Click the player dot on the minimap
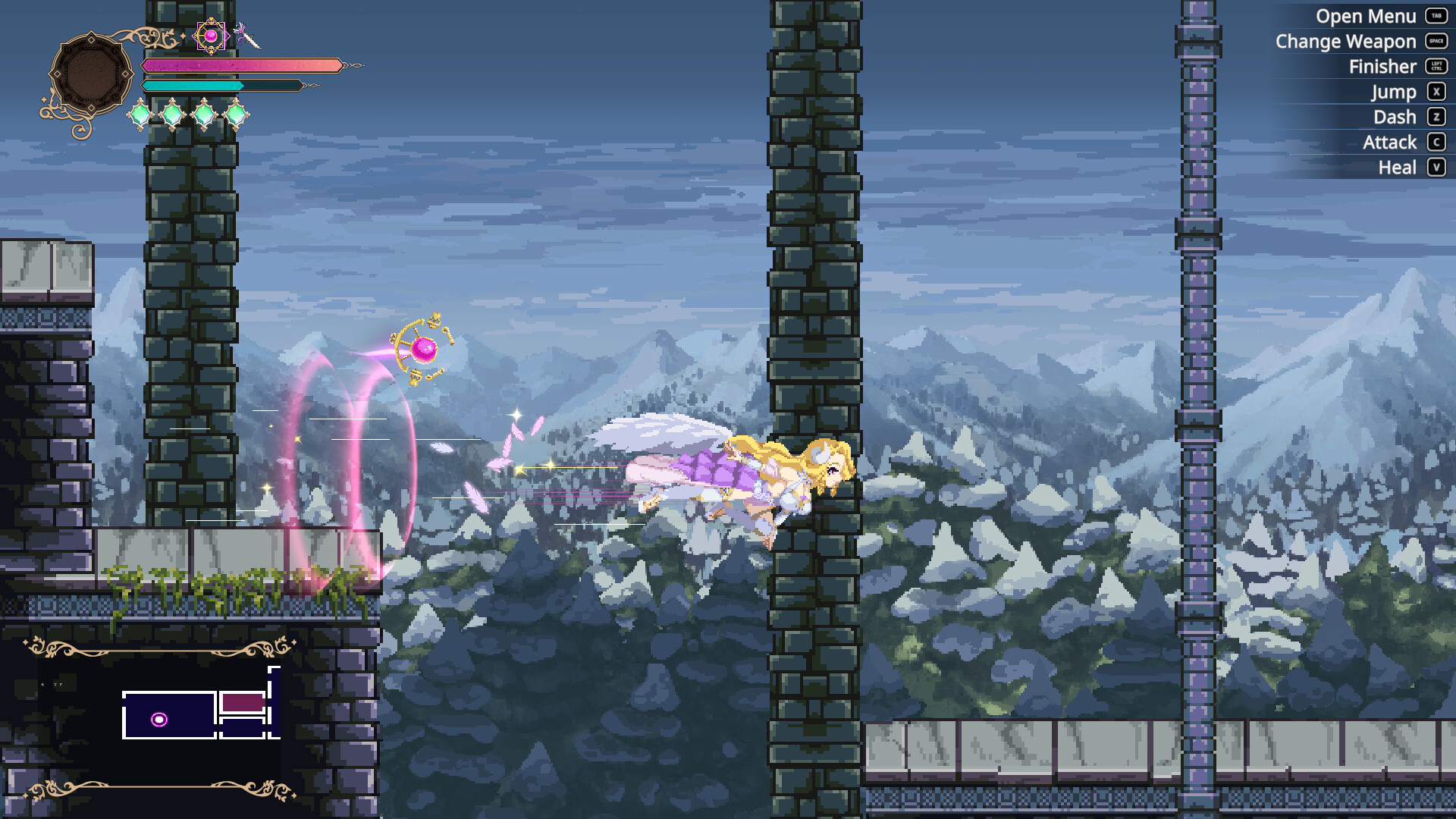Screen dimensions: 1456x819 [160, 719]
